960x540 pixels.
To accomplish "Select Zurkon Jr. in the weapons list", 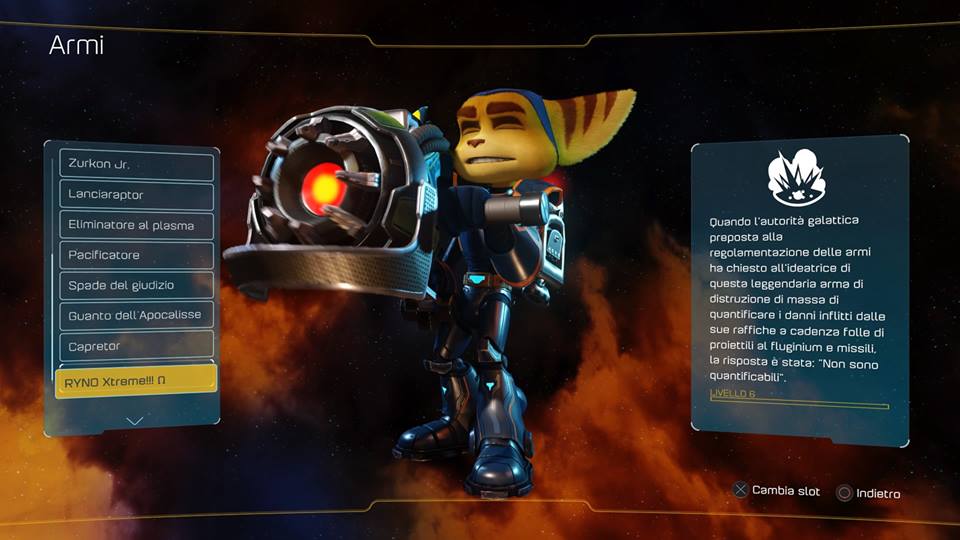I will [x=136, y=165].
